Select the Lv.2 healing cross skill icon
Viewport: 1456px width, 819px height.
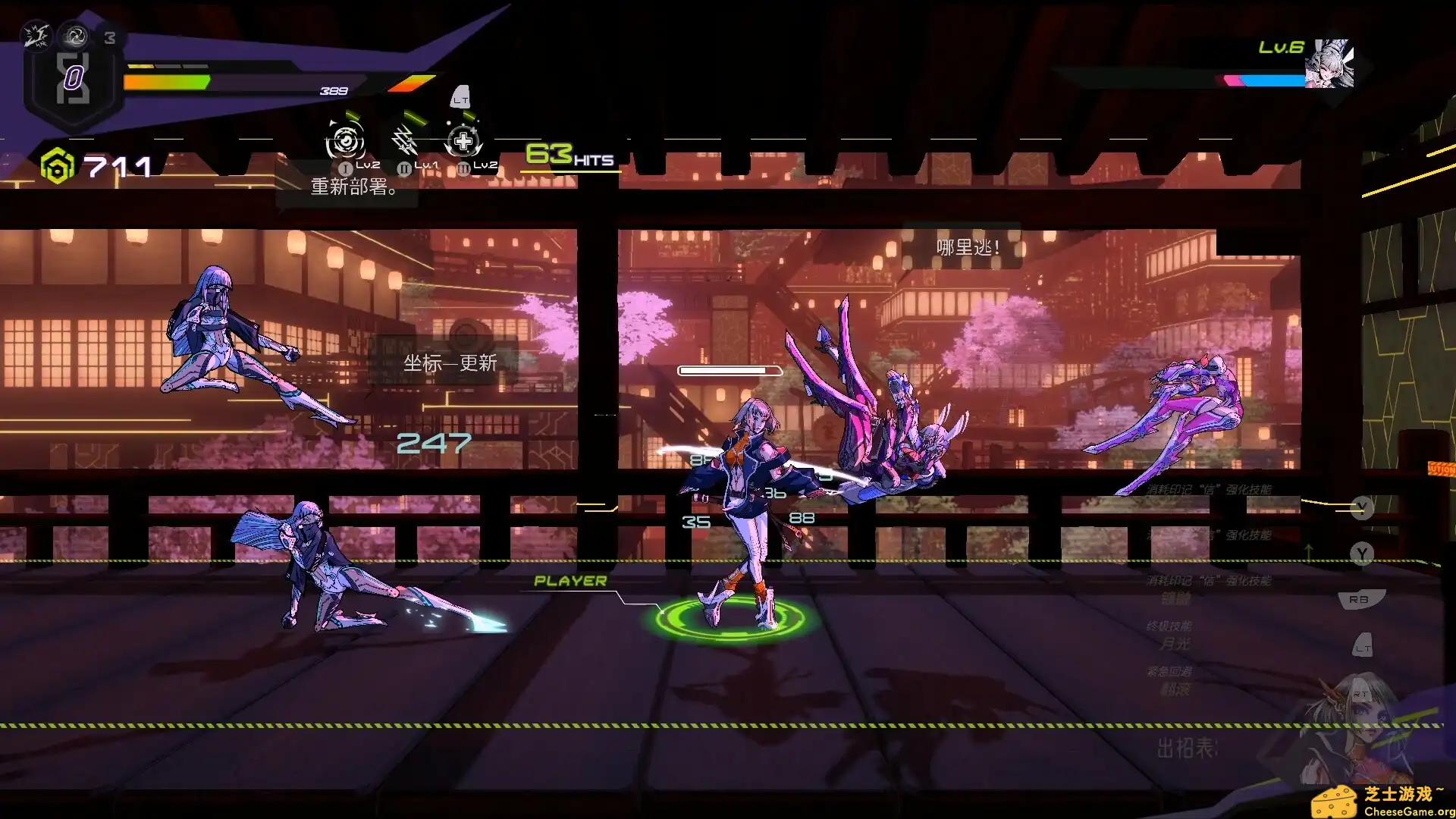(463, 141)
